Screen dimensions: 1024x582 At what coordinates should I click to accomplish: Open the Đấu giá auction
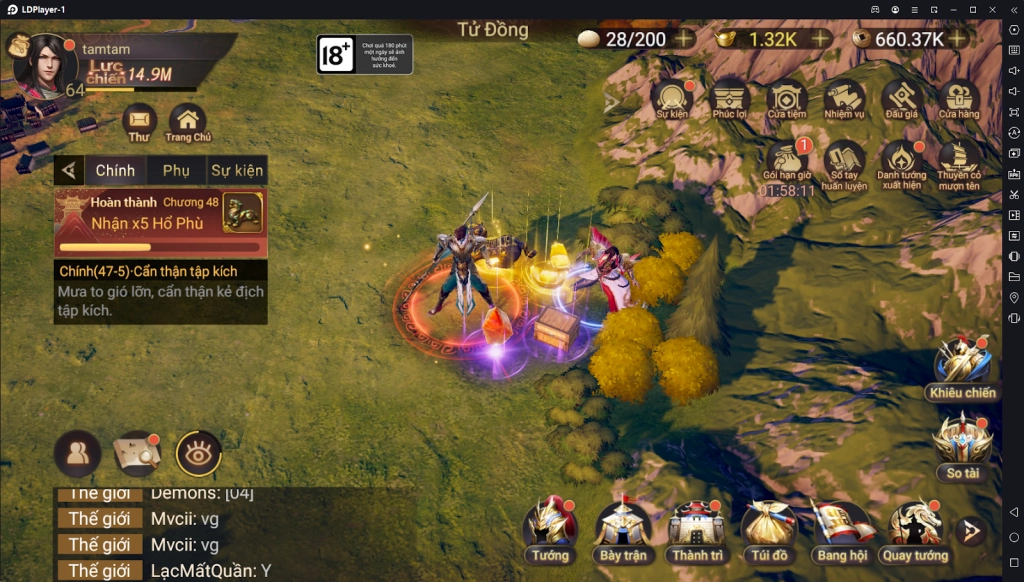click(x=901, y=99)
